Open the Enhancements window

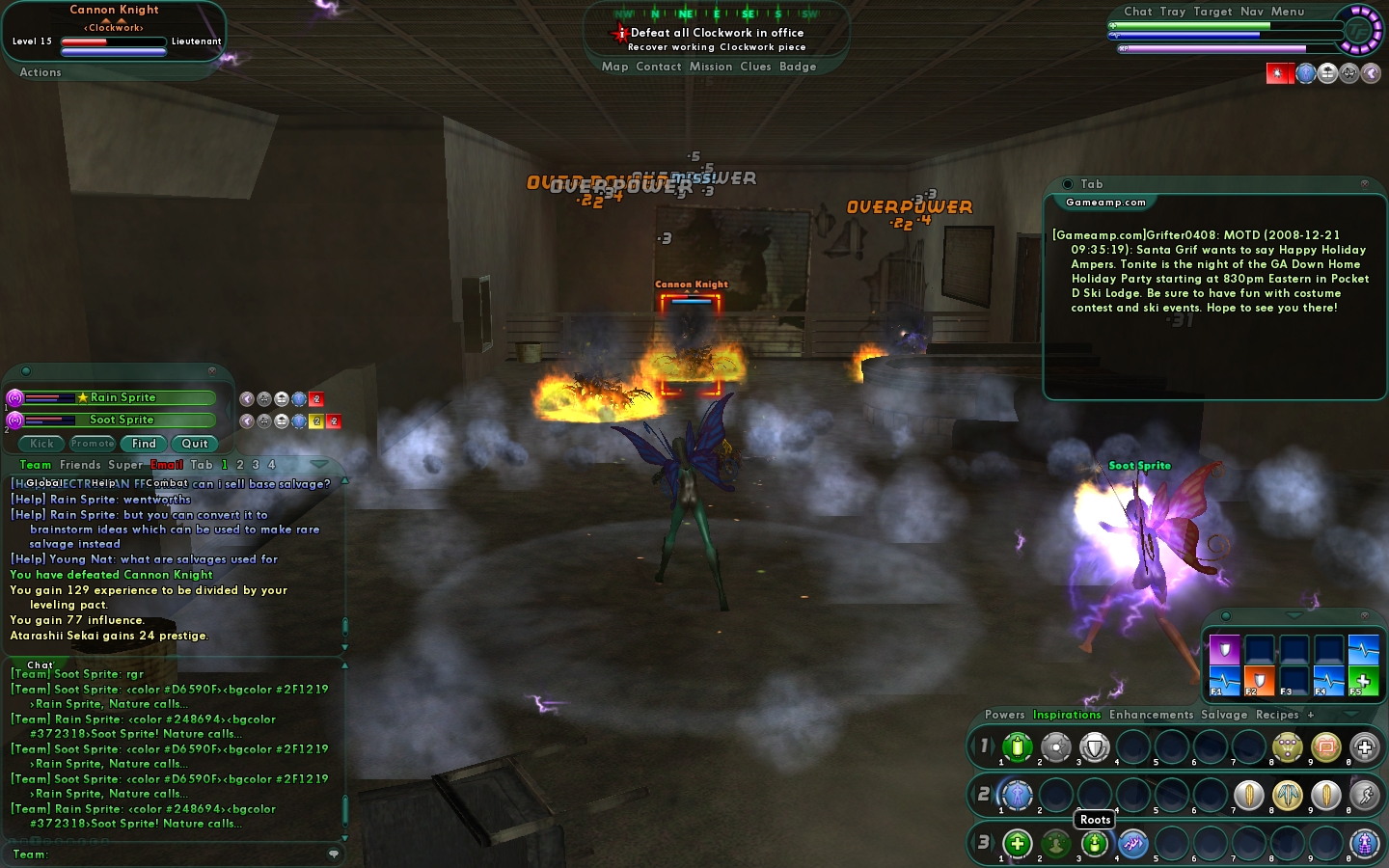1151,715
